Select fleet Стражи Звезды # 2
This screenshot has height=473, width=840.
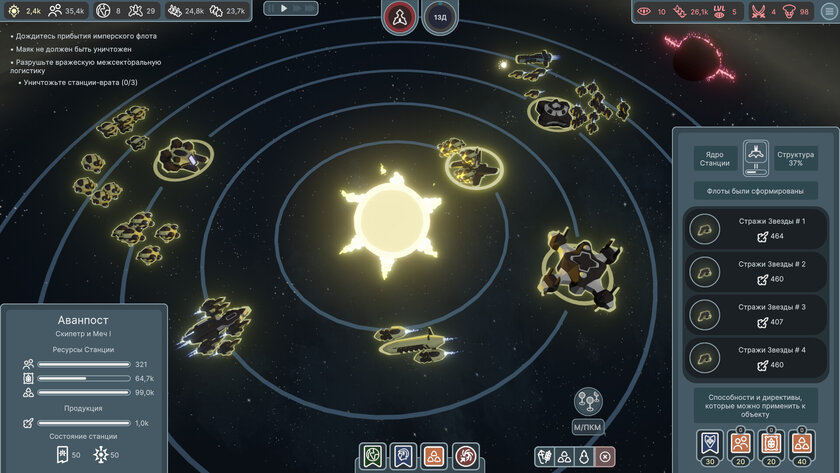pyautogui.click(x=750, y=272)
